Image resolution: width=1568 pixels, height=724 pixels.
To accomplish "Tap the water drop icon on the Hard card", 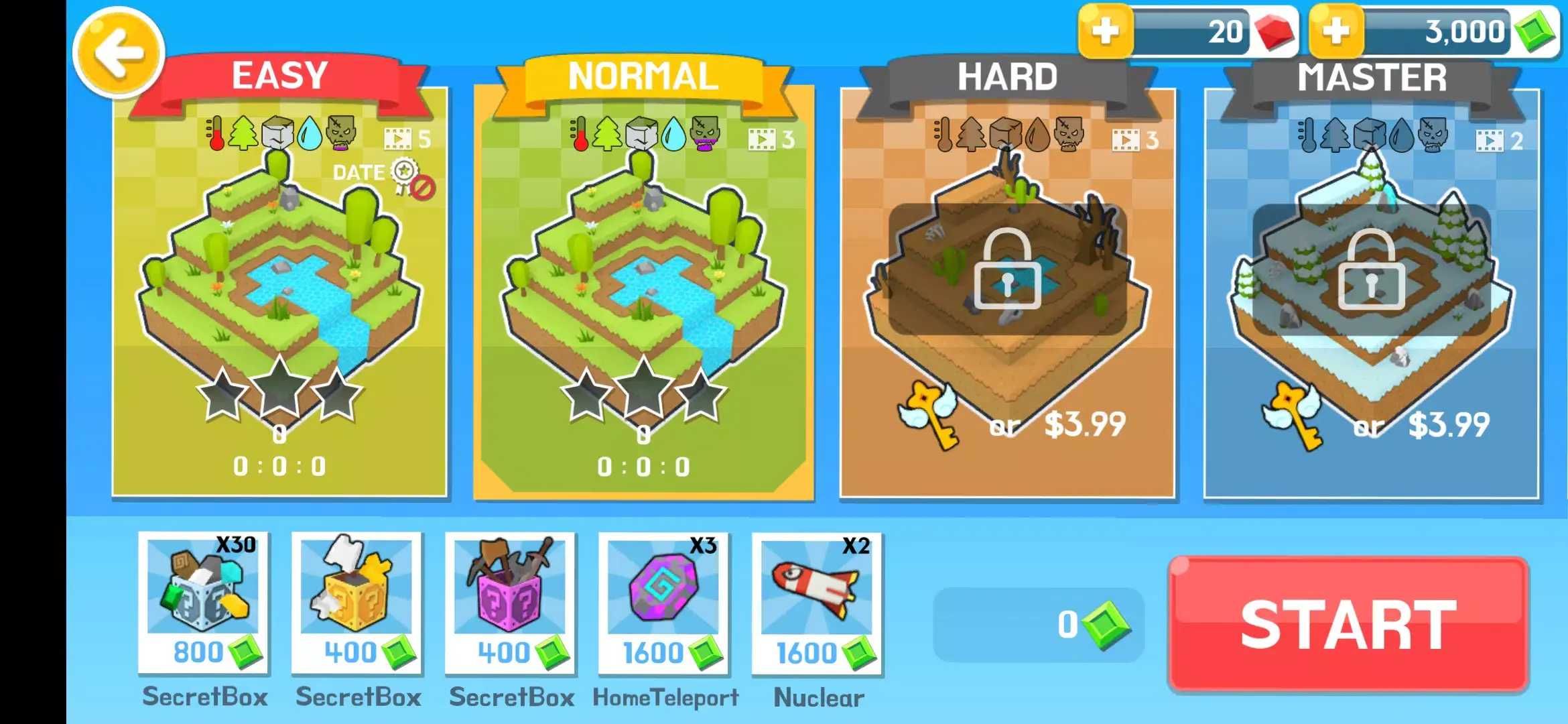I will (x=1037, y=134).
